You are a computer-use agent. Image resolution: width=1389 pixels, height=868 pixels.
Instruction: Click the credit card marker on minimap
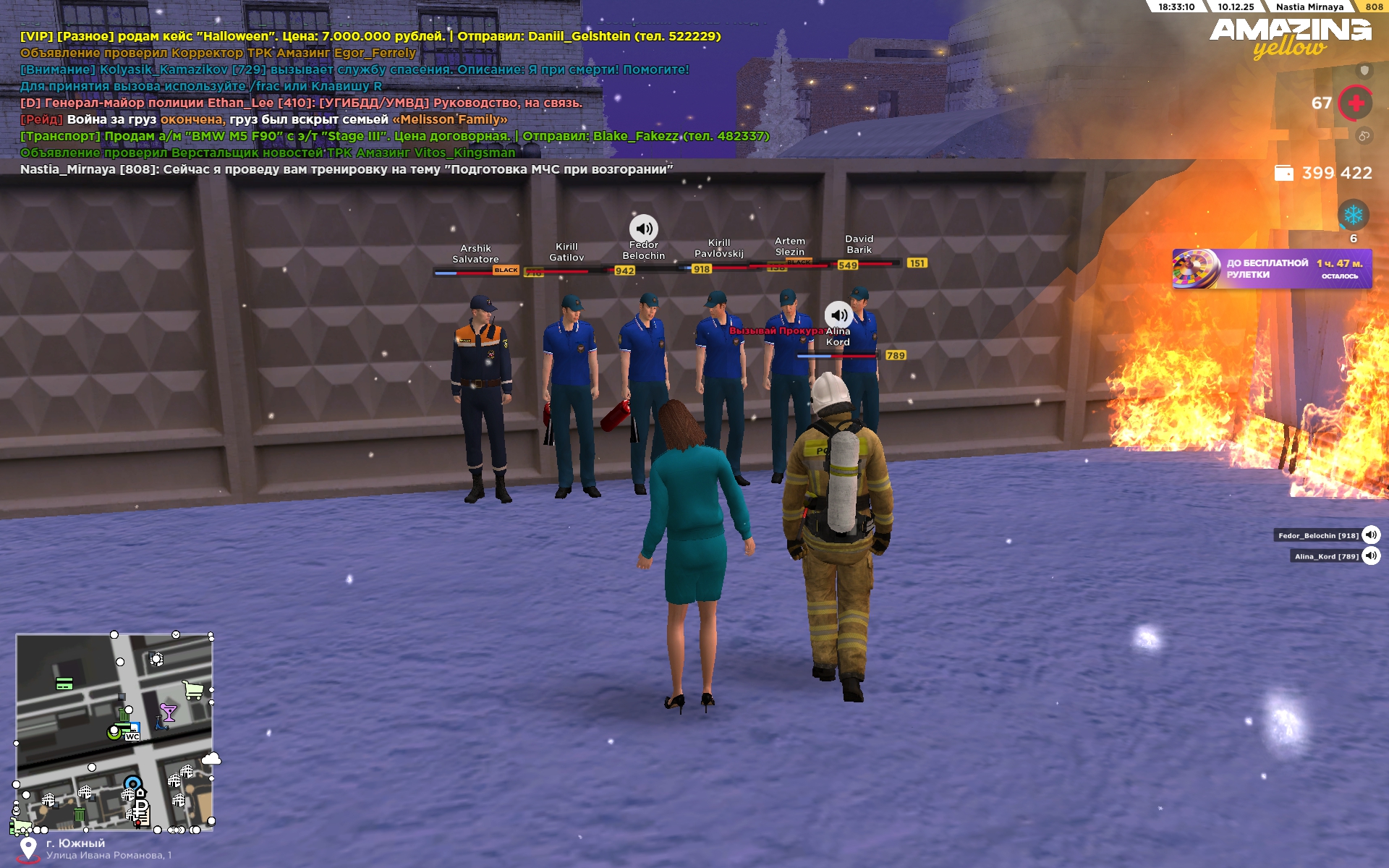64,684
